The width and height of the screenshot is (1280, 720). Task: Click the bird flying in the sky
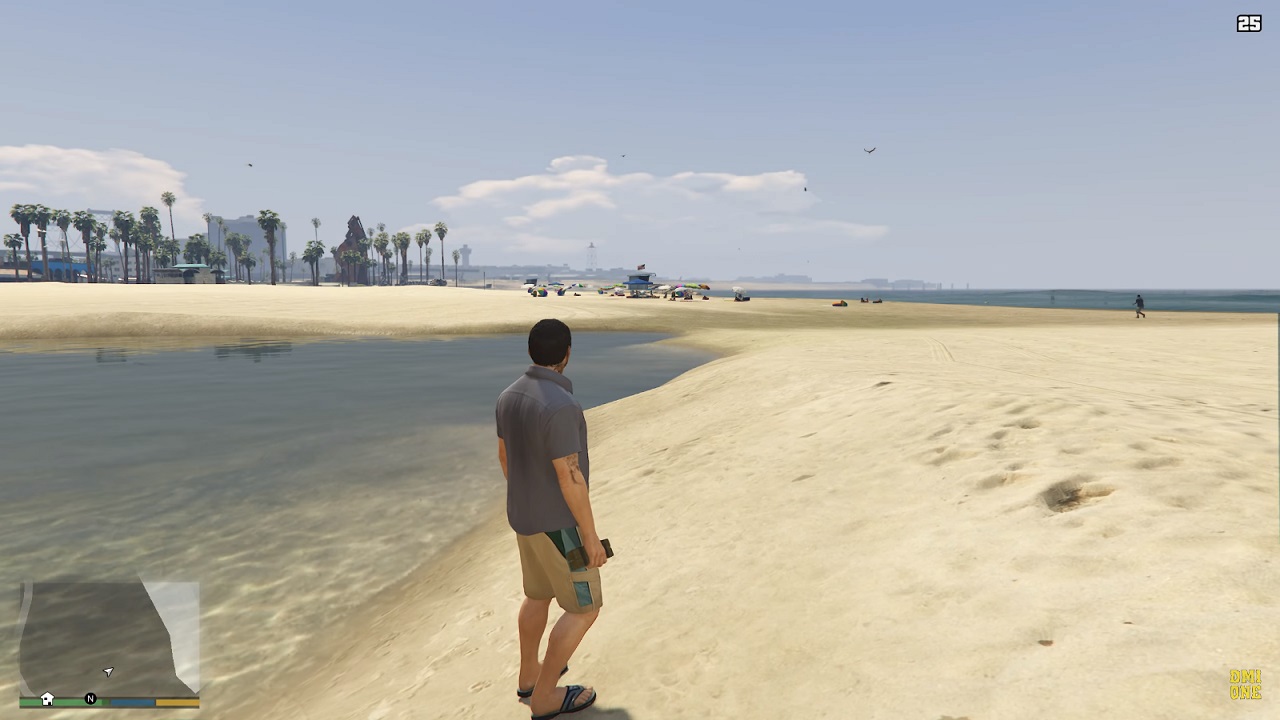coord(868,148)
